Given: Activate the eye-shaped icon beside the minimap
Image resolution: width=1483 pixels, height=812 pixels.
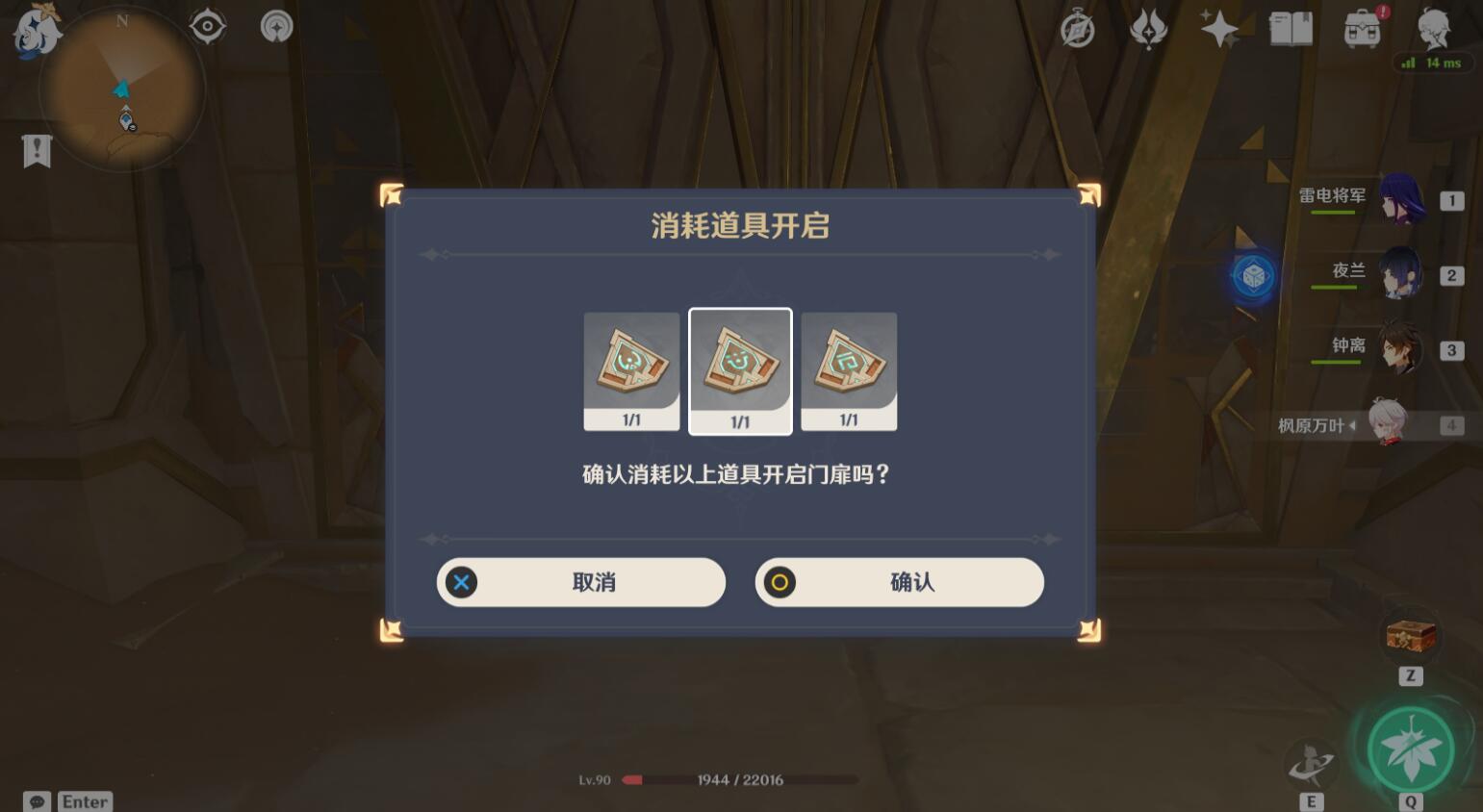Looking at the screenshot, I should (x=208, y=26).
